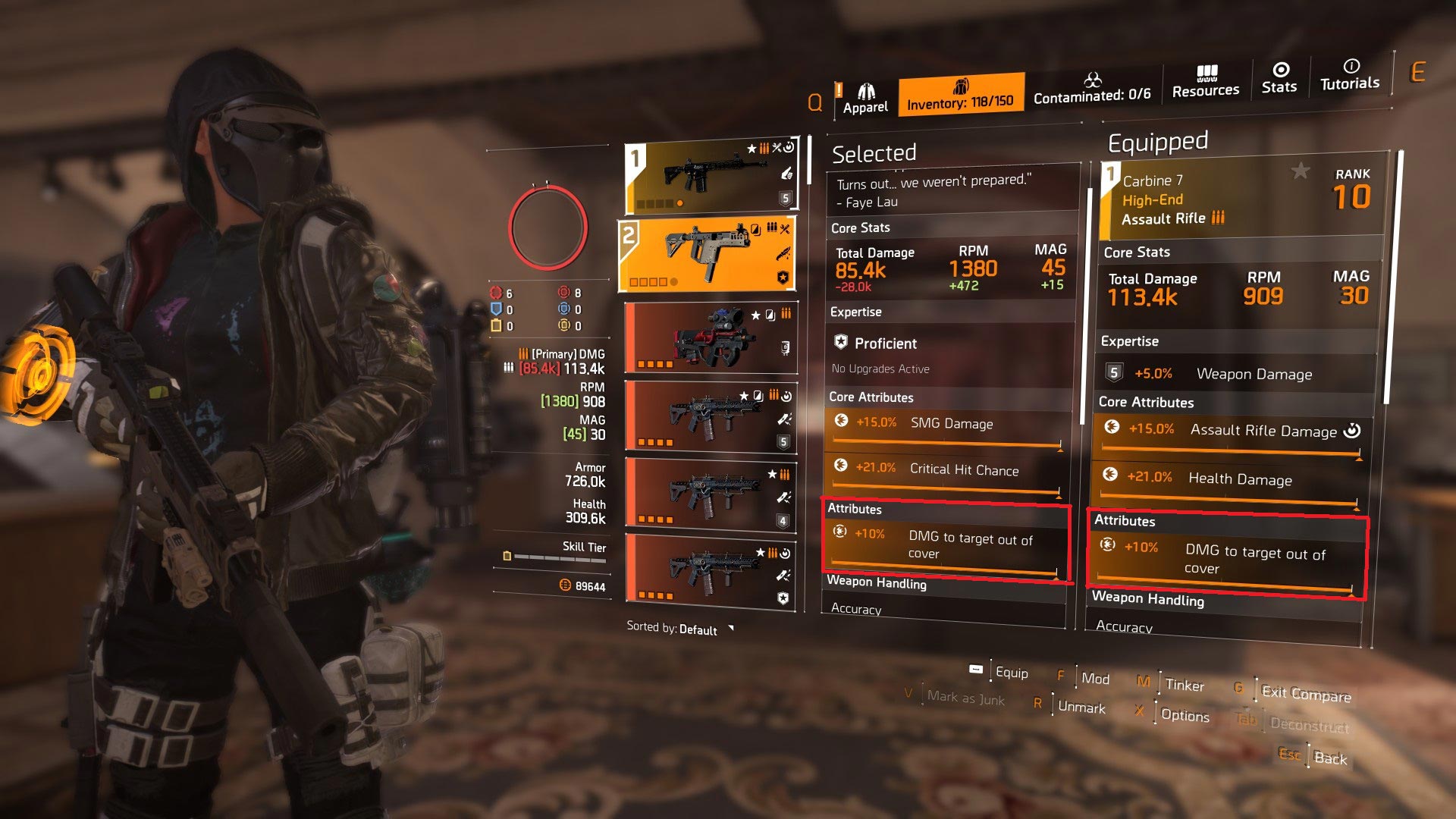Screen dimensions: 1456x819
Task: Select the knife mod icon on equipped SMG
Action: point(783,253)
